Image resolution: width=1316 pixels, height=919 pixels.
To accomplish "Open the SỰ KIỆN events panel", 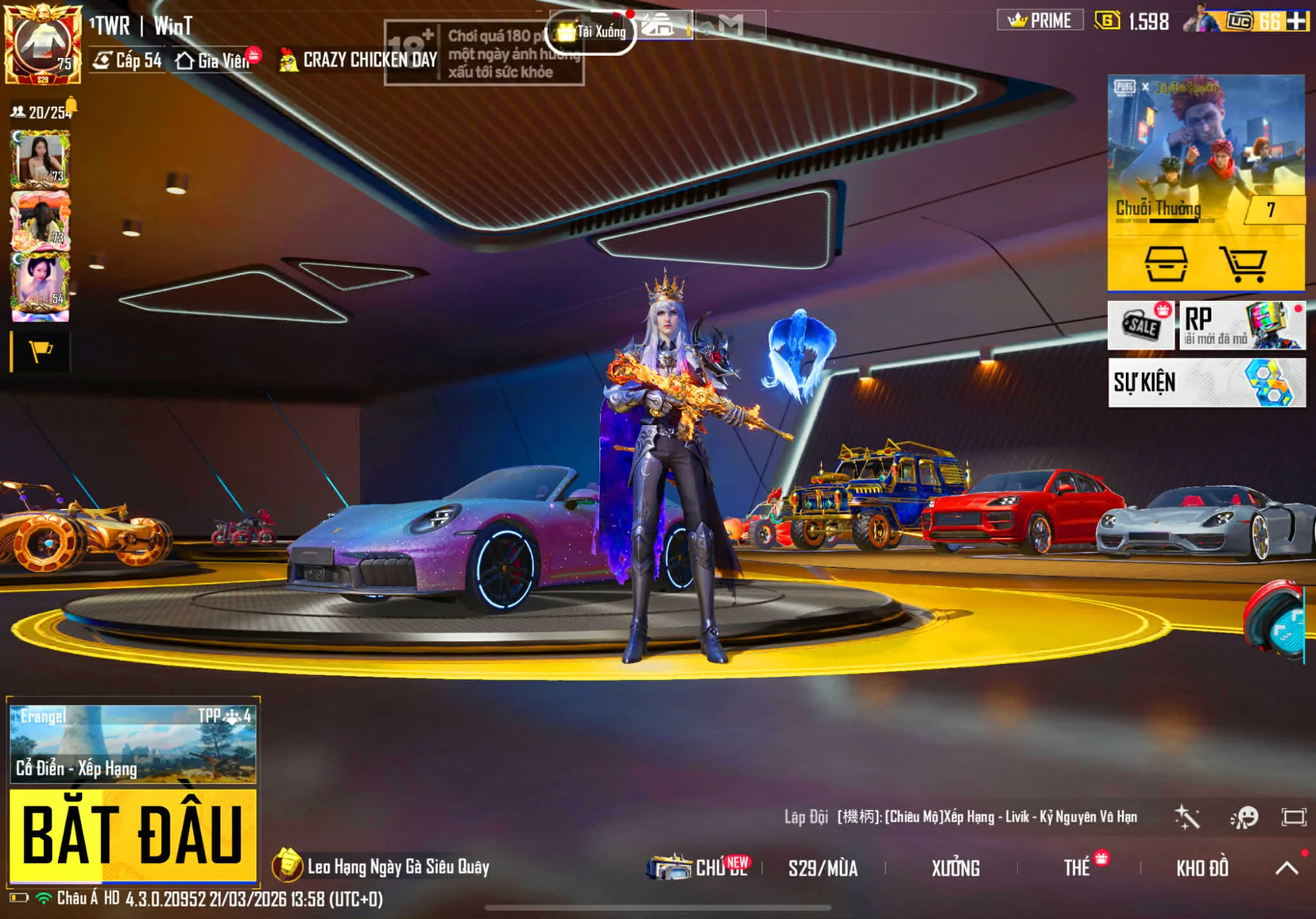I will click(1206, 382).
